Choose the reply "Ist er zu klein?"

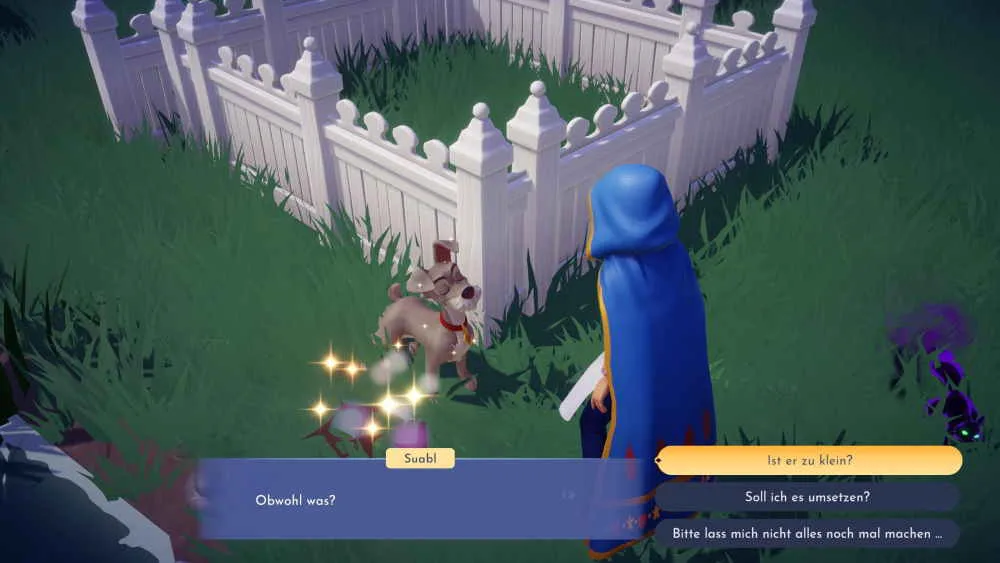pos(808,461)
